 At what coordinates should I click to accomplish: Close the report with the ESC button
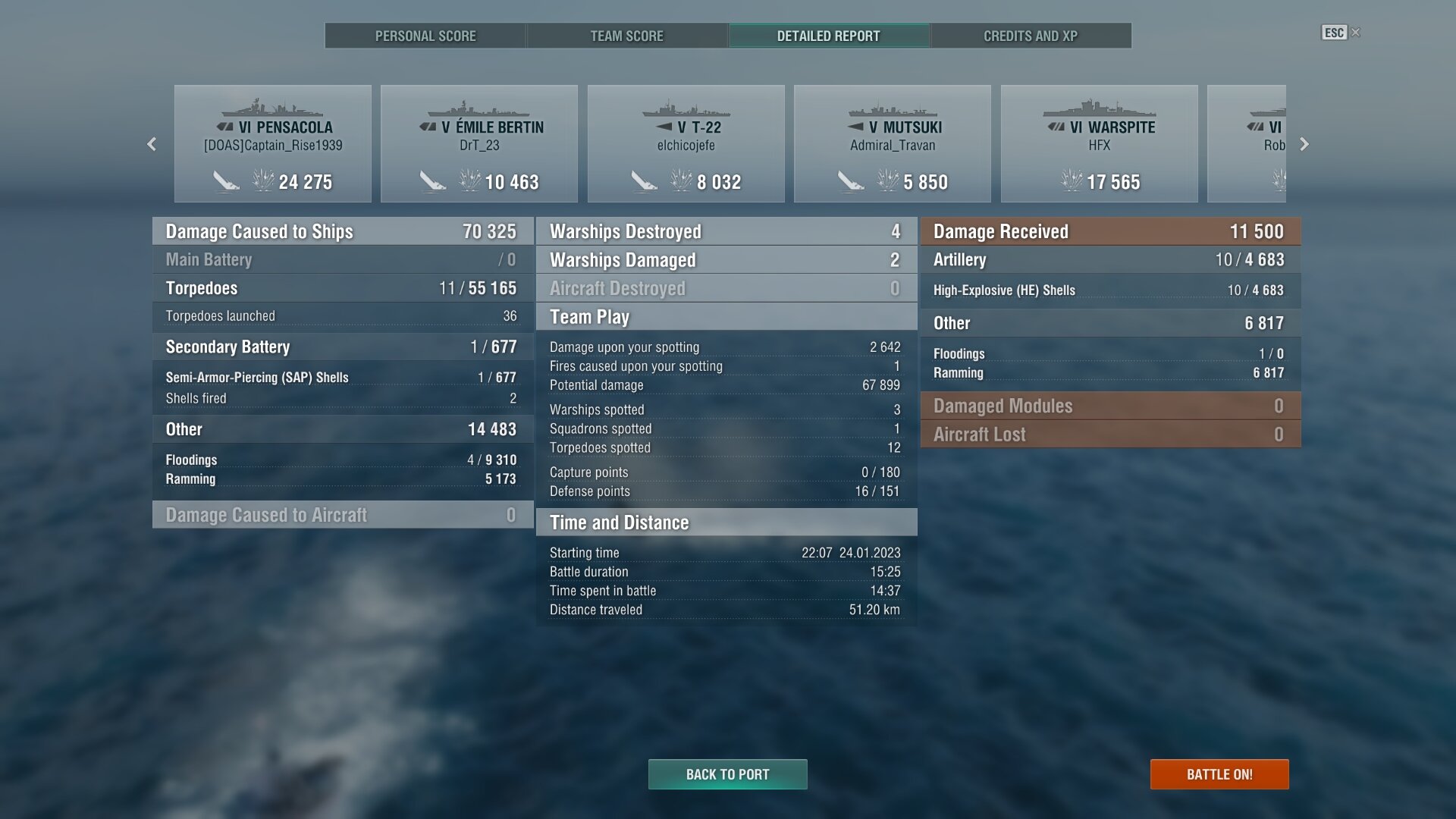point(1335,33)
